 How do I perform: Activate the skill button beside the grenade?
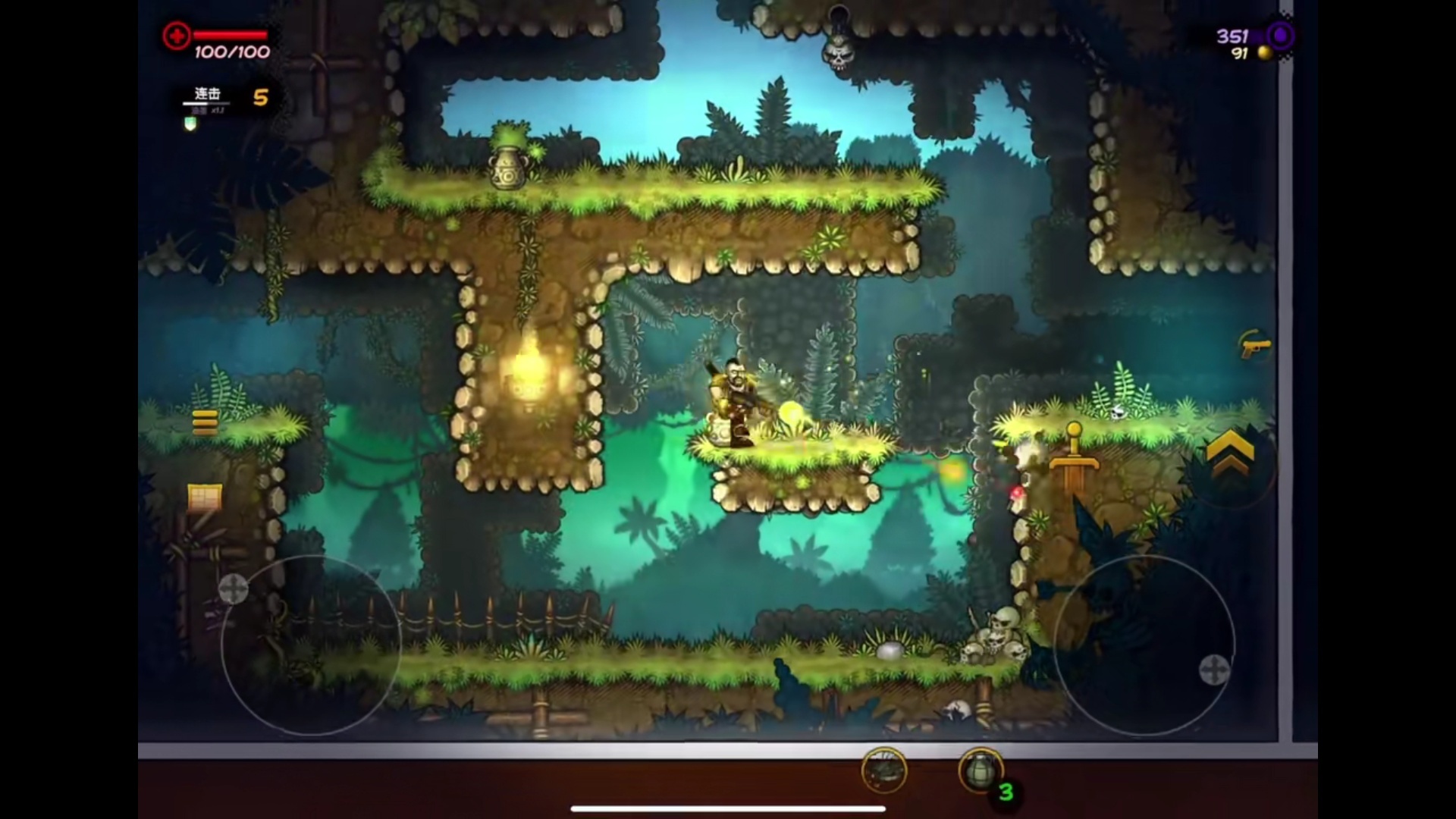tap(884, 770)
